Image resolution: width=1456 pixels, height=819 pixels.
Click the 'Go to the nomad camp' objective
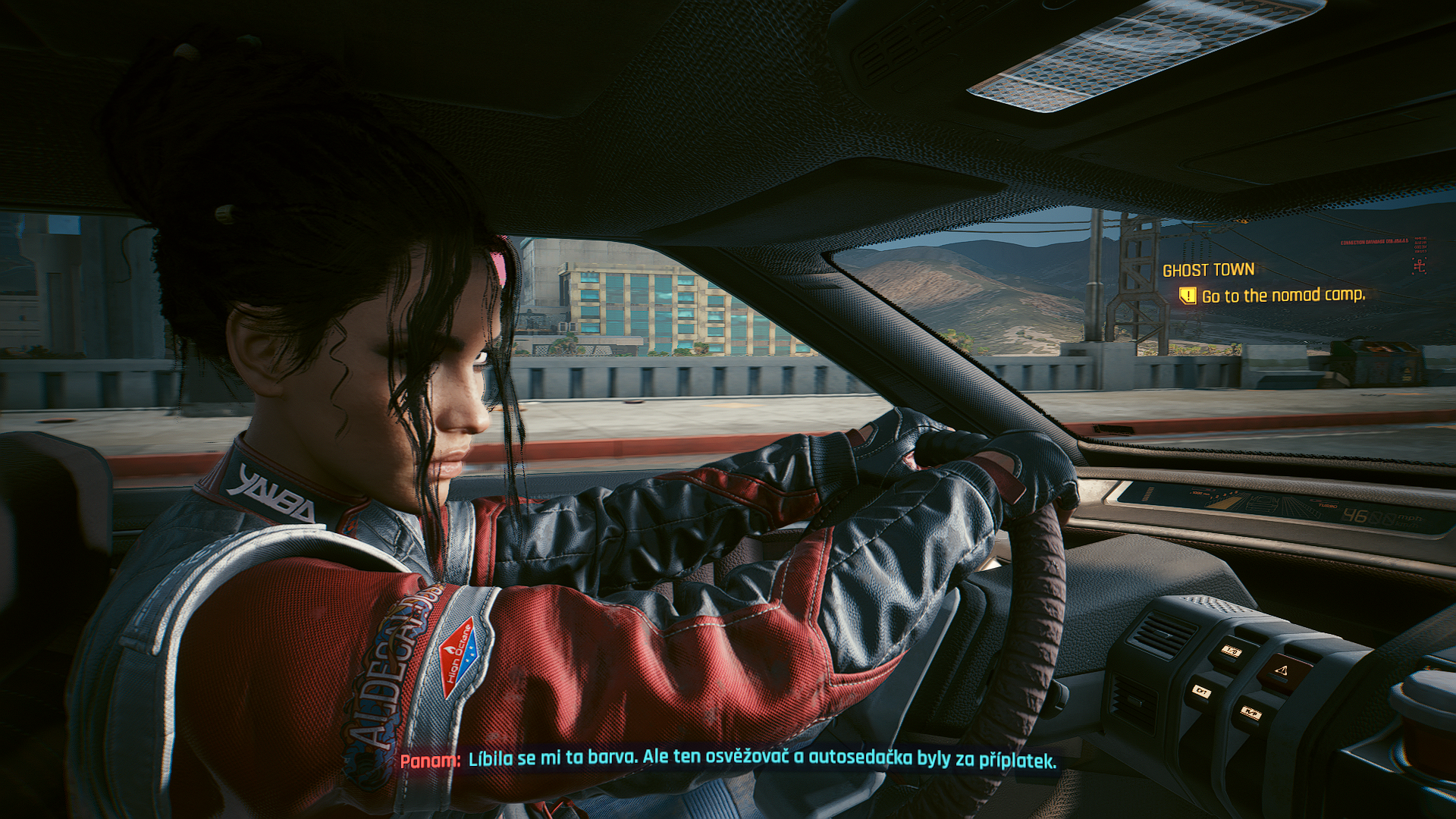click(1283, 295)
